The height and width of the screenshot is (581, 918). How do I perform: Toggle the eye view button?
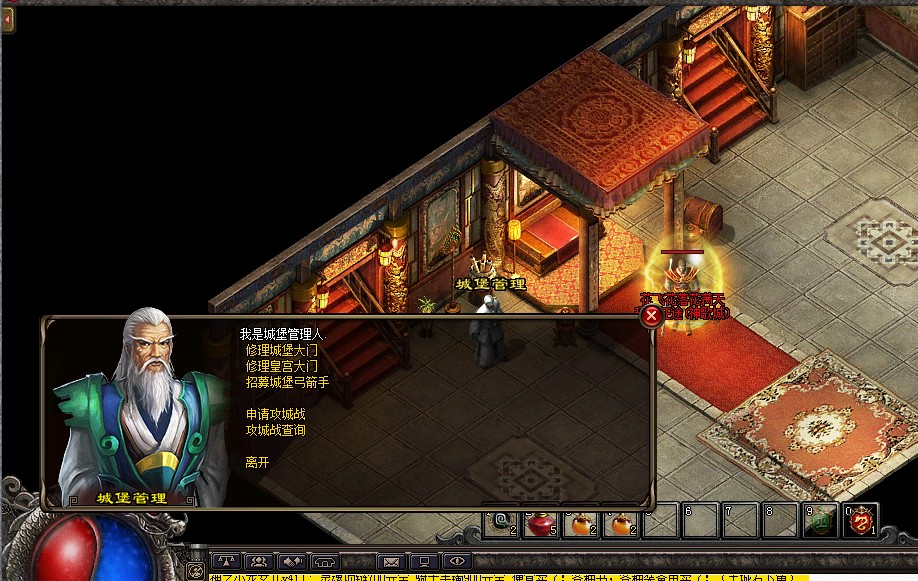click(x=457, y=562)
